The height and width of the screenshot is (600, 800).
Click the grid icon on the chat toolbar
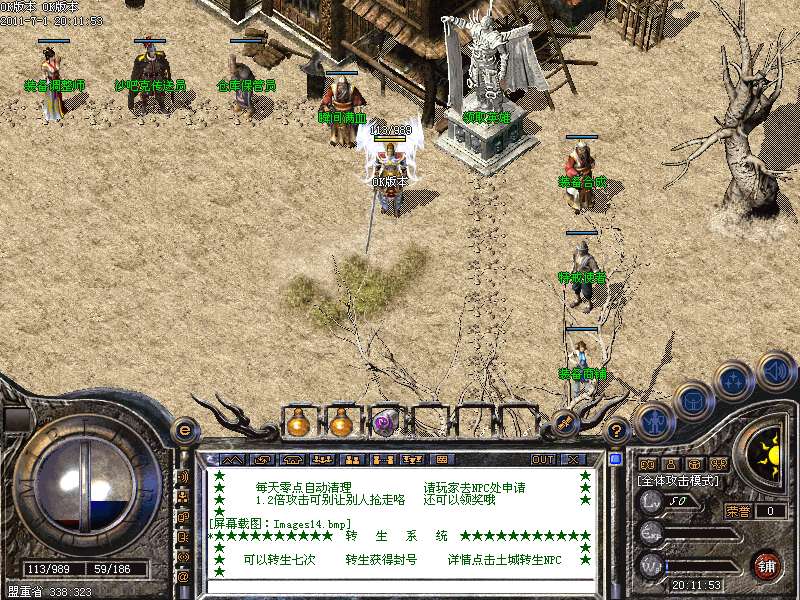pos(443,460)
